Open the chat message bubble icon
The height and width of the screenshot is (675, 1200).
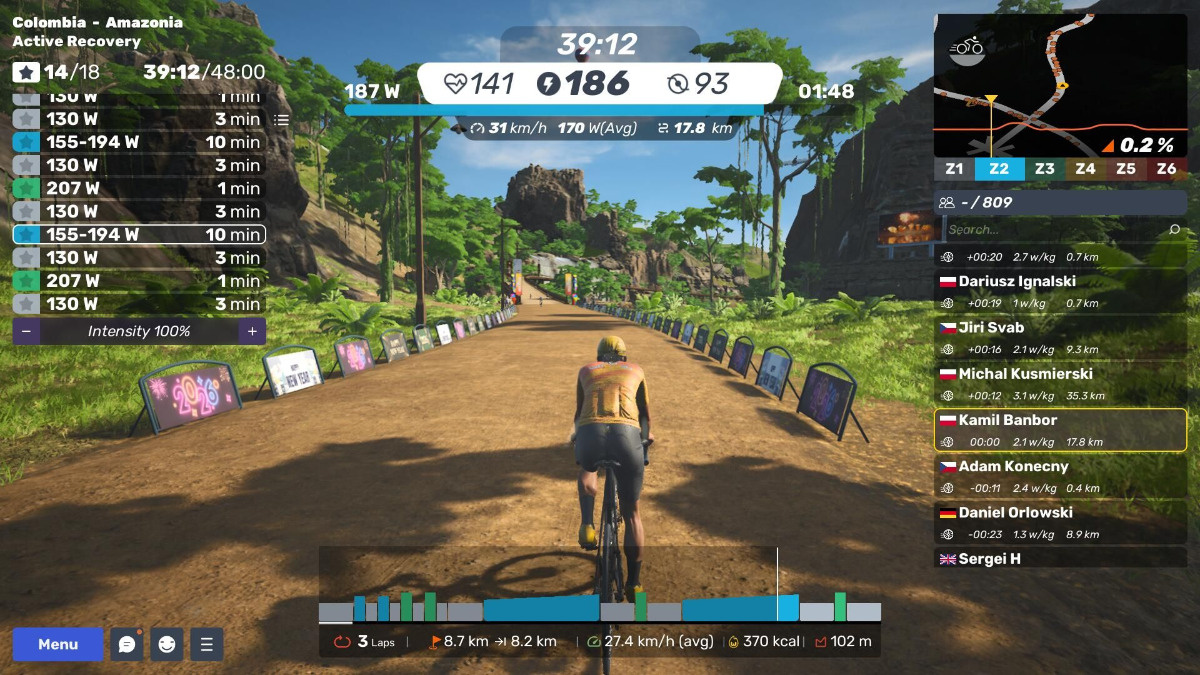point(127,644)
